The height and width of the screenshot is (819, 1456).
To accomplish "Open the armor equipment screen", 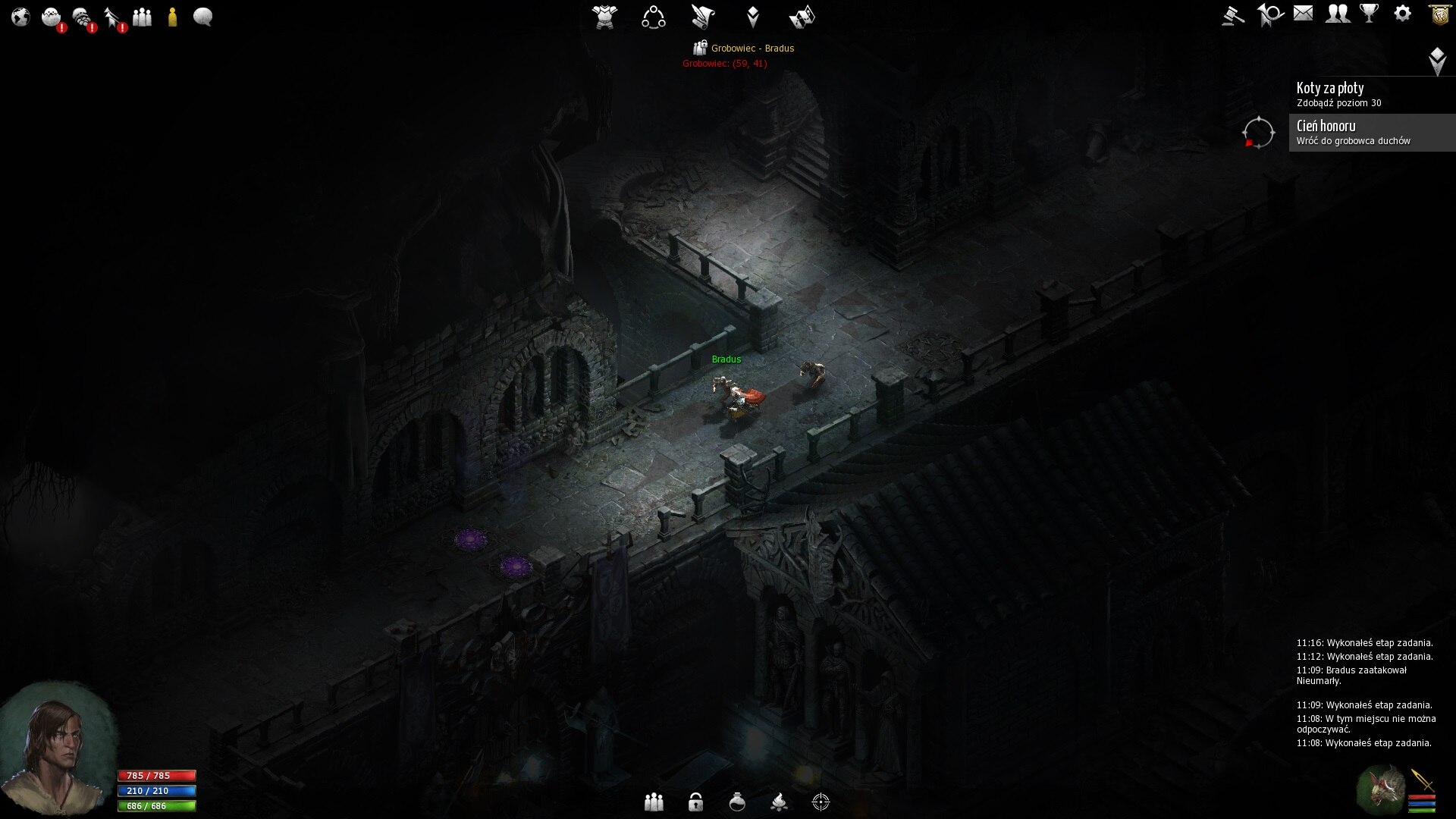I will [x=604, y=17].
